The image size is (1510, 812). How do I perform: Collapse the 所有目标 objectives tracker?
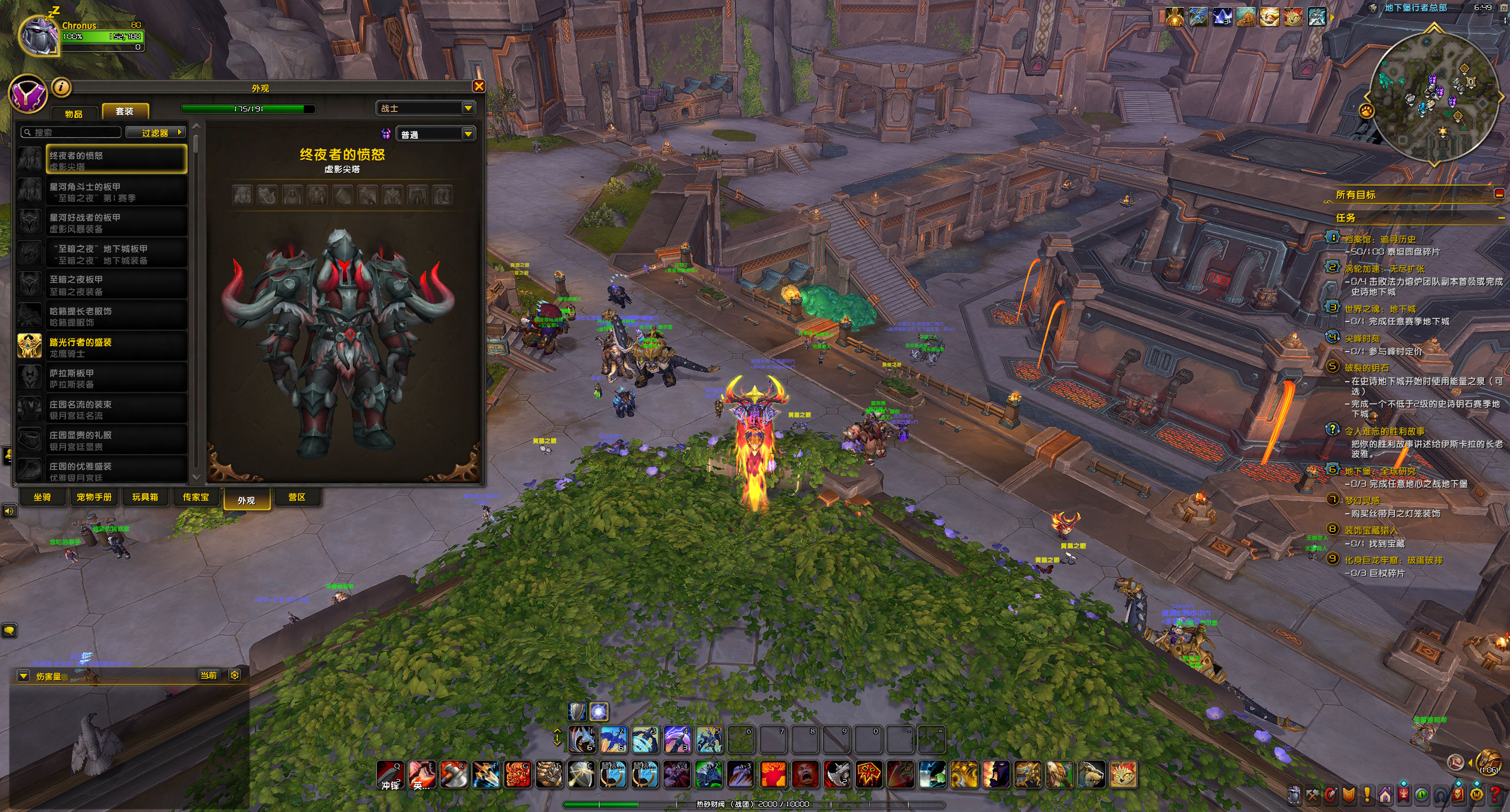(x=1499, y=194)
